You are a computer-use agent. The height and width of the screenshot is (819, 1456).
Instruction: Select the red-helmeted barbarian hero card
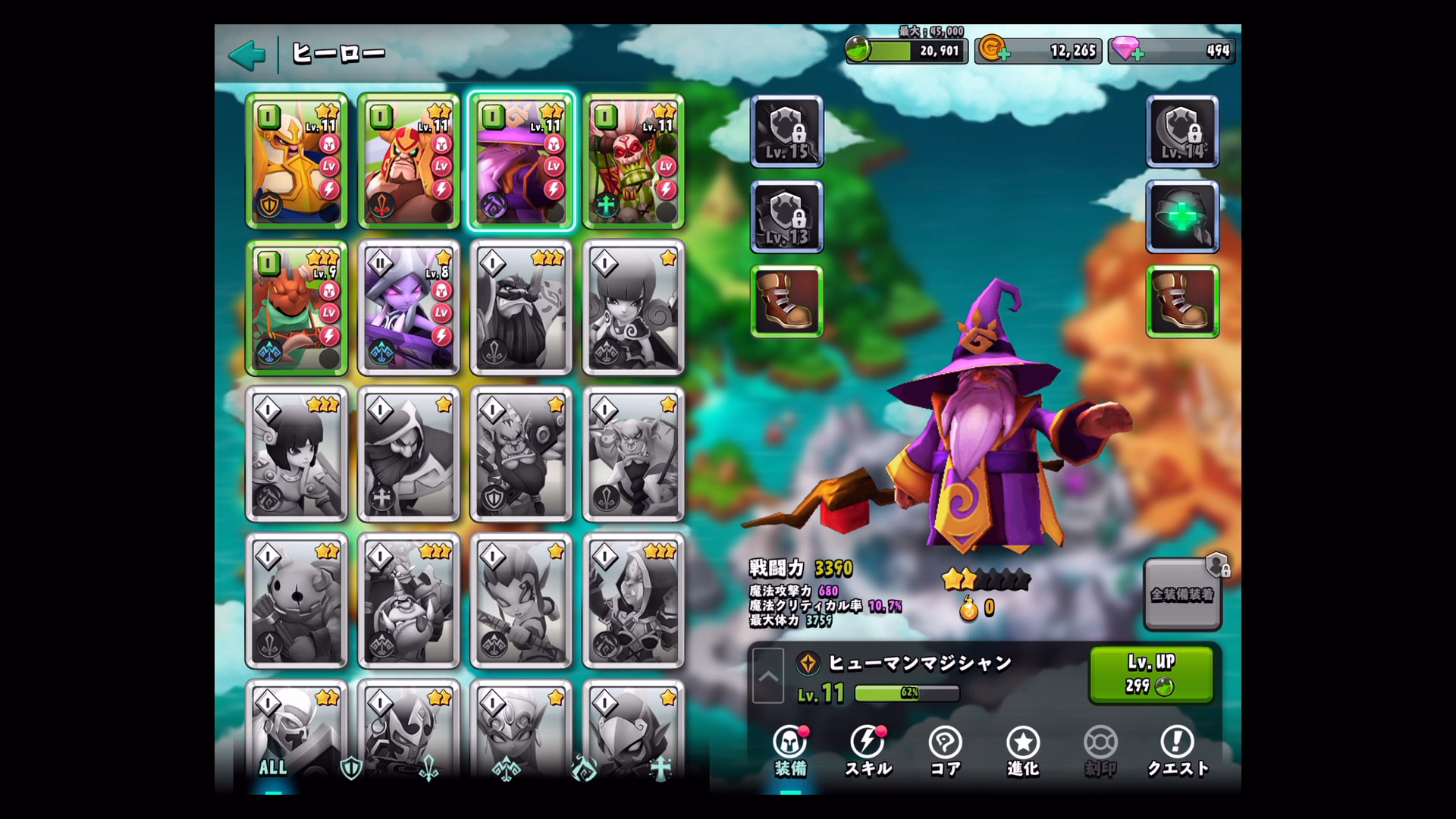[409, 161]
